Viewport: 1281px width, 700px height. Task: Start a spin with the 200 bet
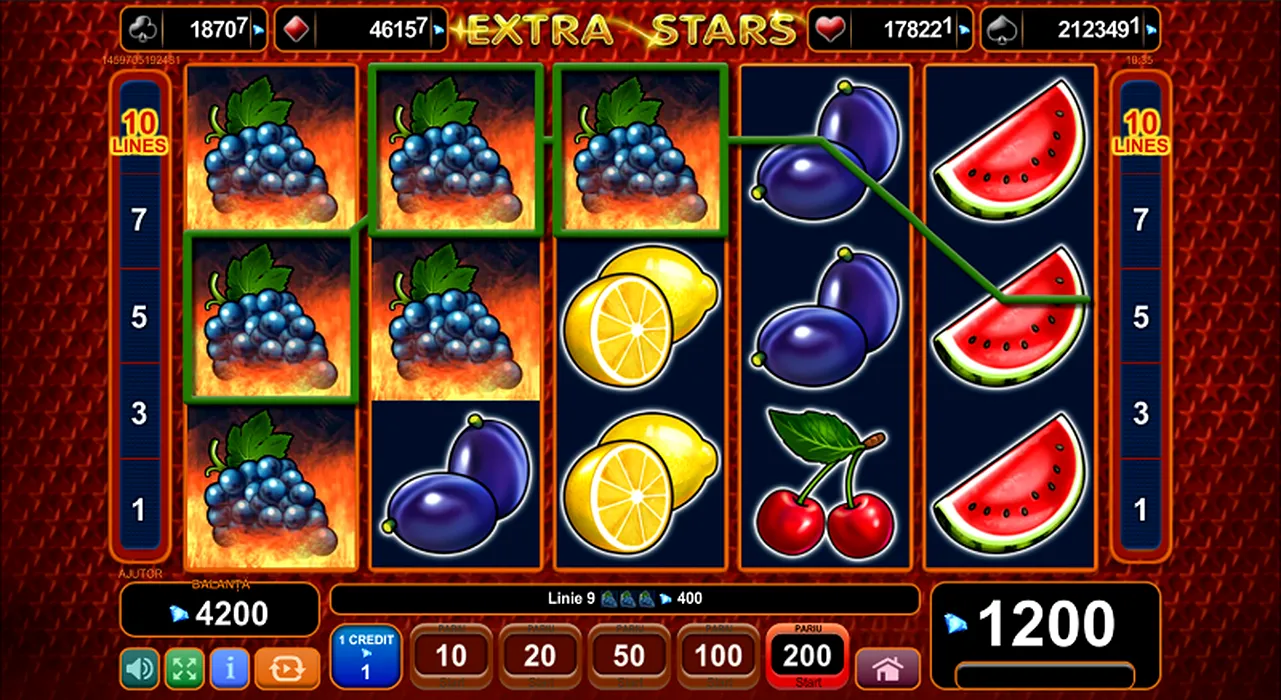click(x=807, y=657)
